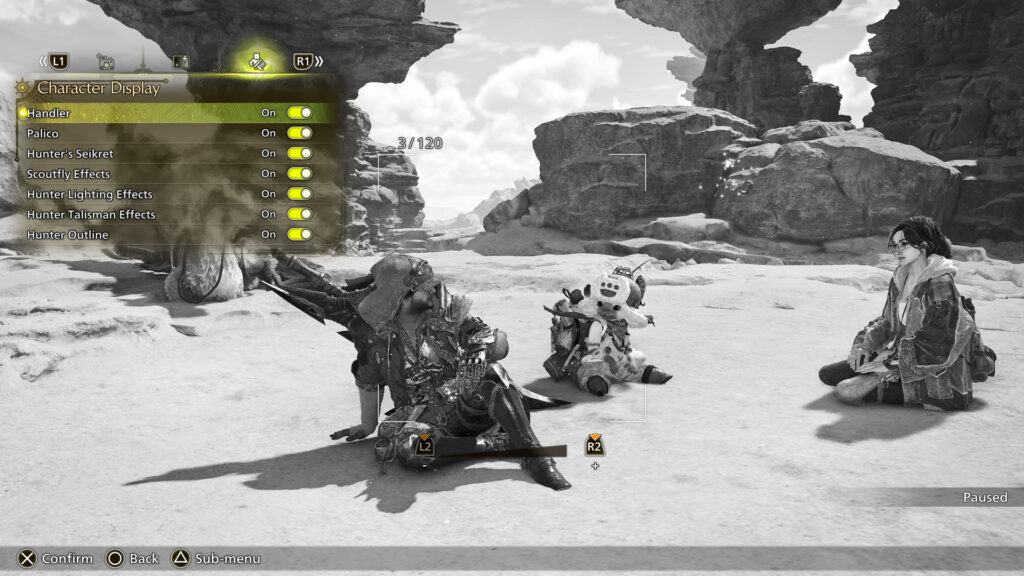Image resolution: width=1024 pixels, height=576 pixels.
Task: Disable Scoutfly Effects toggle
Action: [299, 173]
